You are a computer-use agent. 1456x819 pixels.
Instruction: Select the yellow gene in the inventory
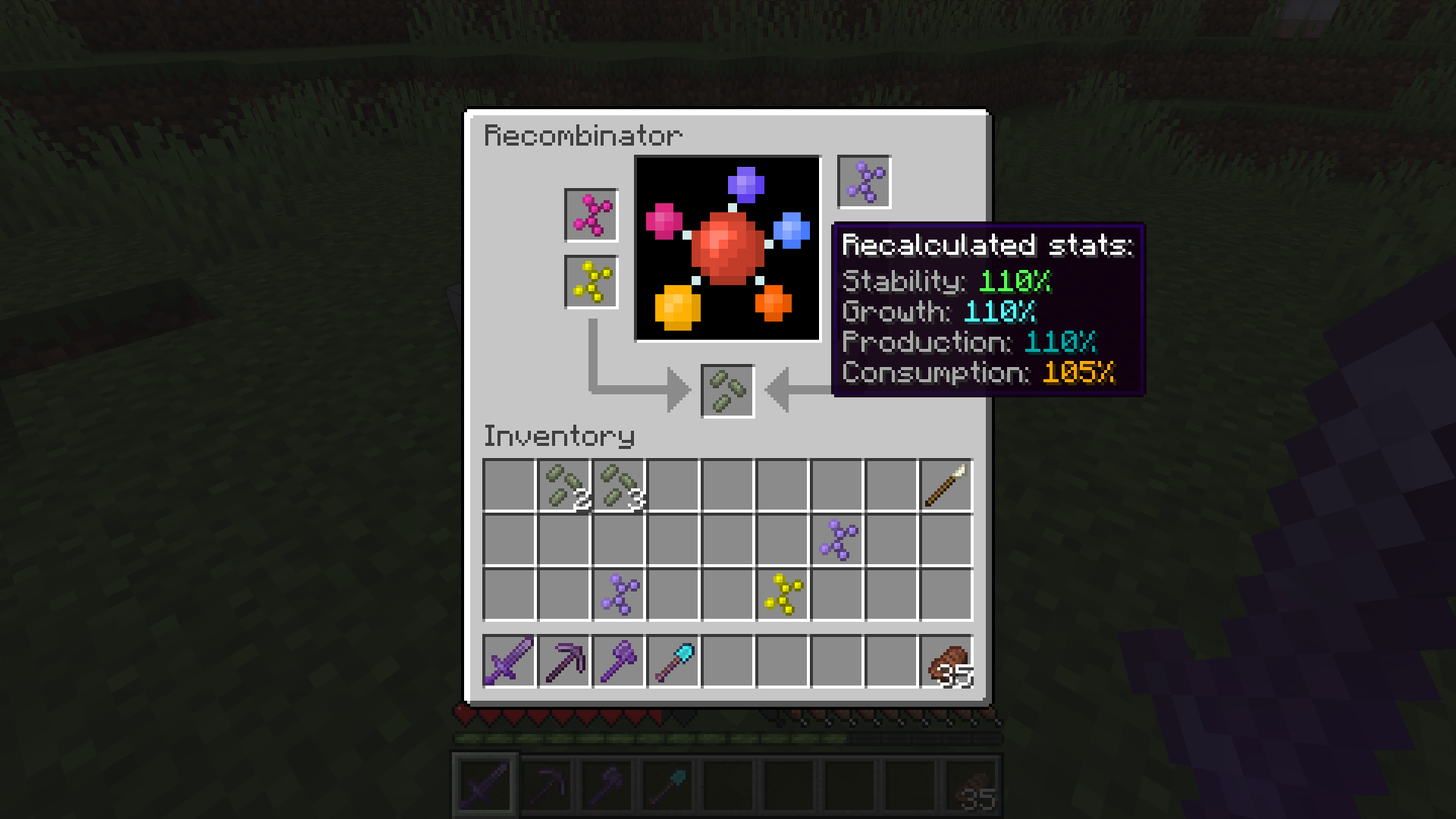782,595
